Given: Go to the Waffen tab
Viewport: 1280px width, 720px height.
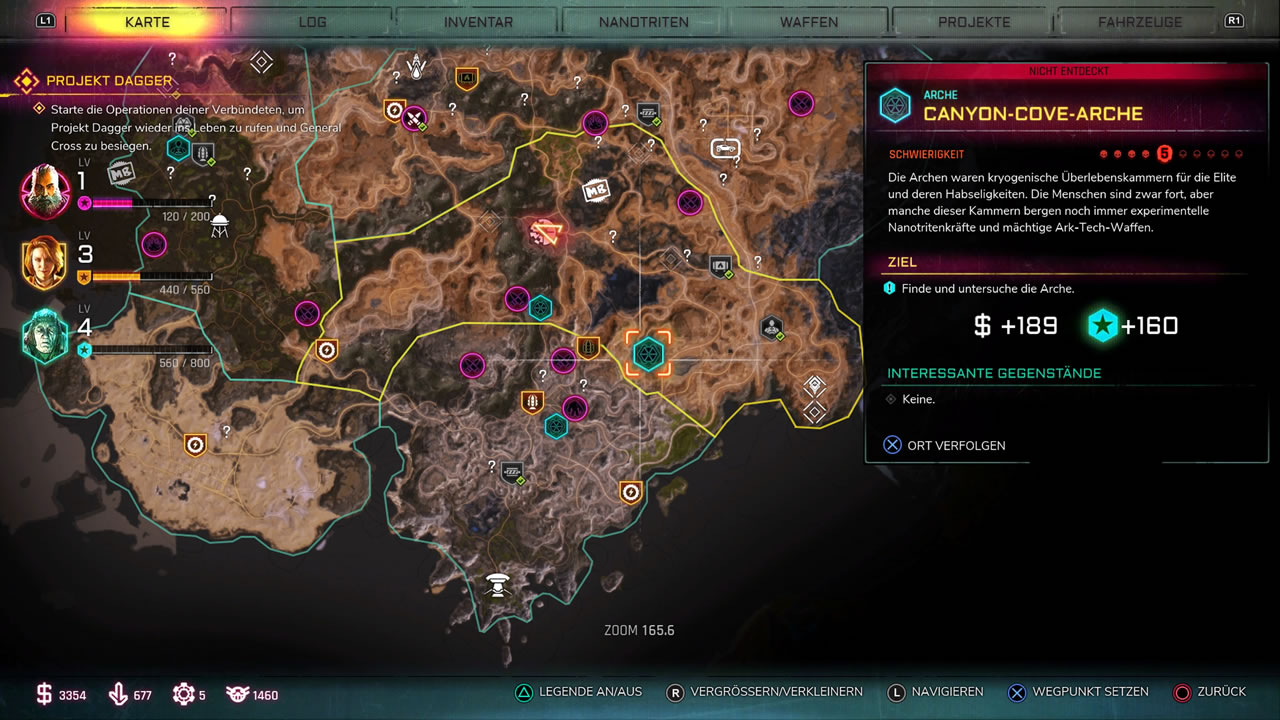Looking at the screenshot, I should (x=809, y=21).
